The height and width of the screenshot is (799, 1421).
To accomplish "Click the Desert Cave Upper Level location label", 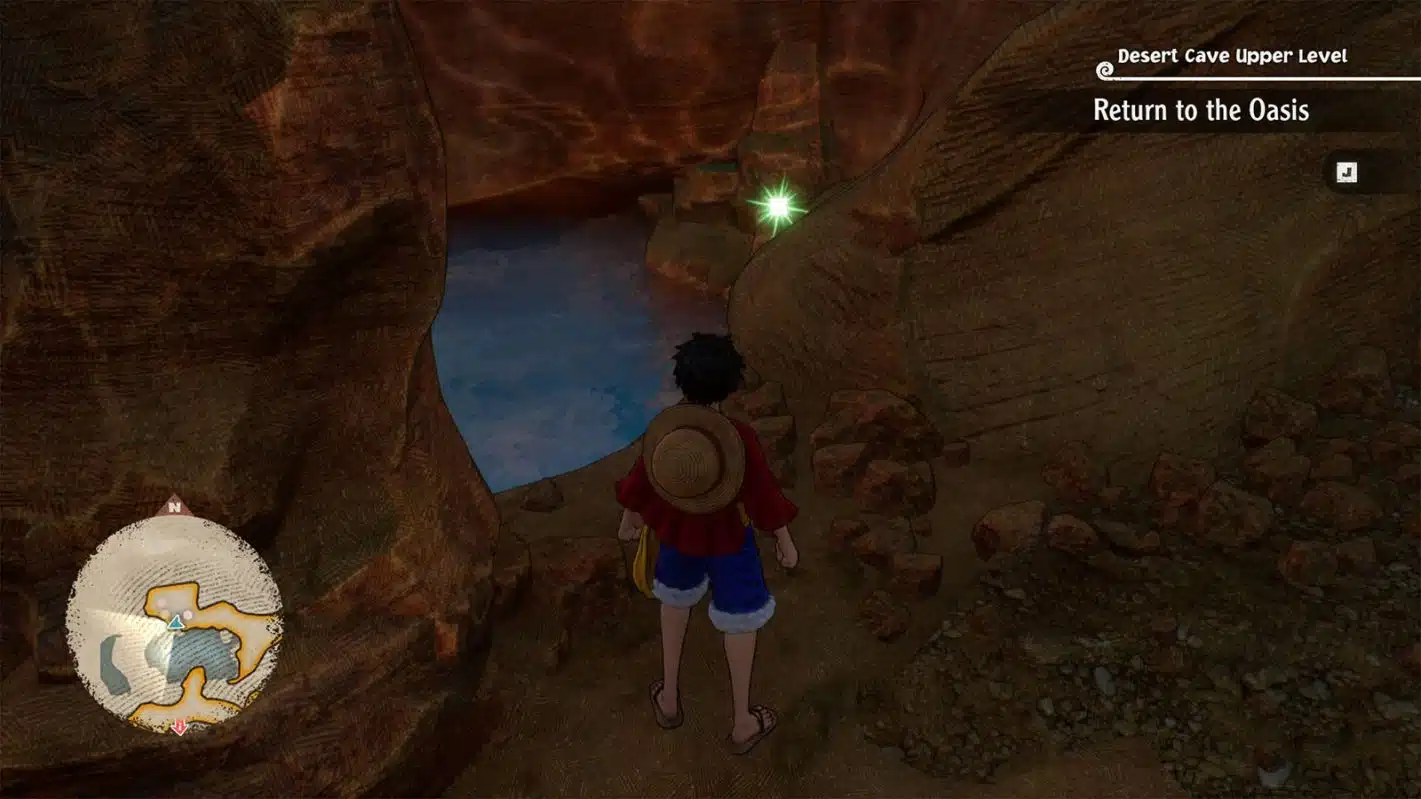I will [1232, 56].
